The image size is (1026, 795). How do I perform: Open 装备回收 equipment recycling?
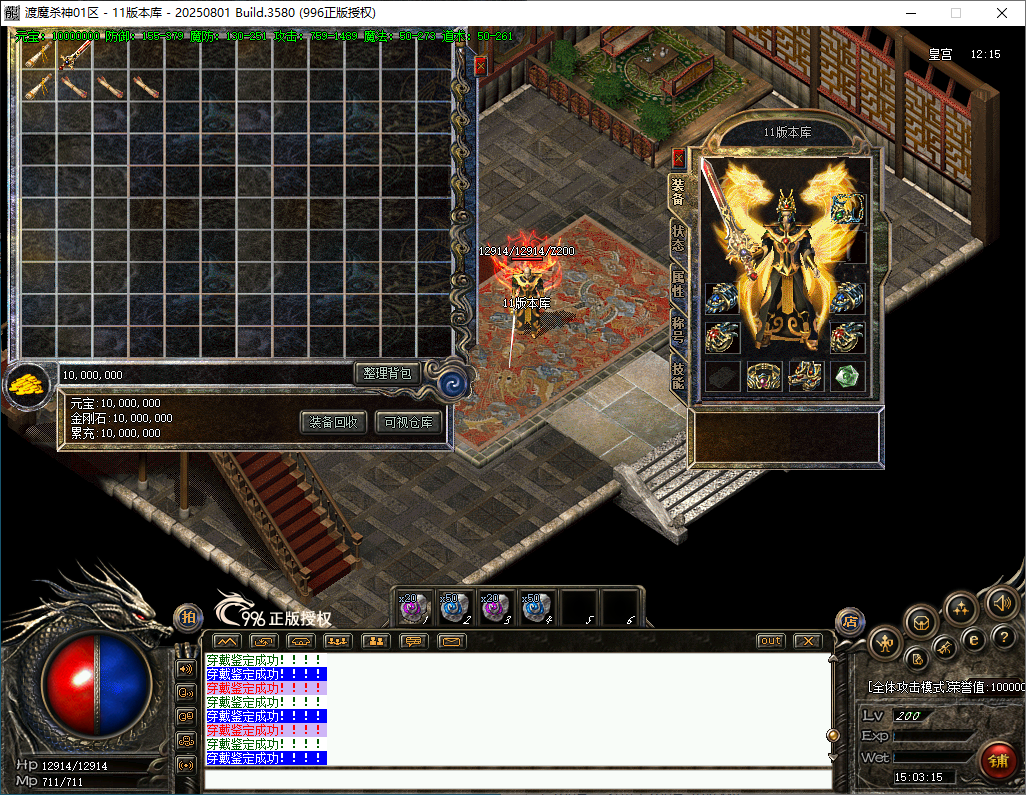[x=334, y=422]
